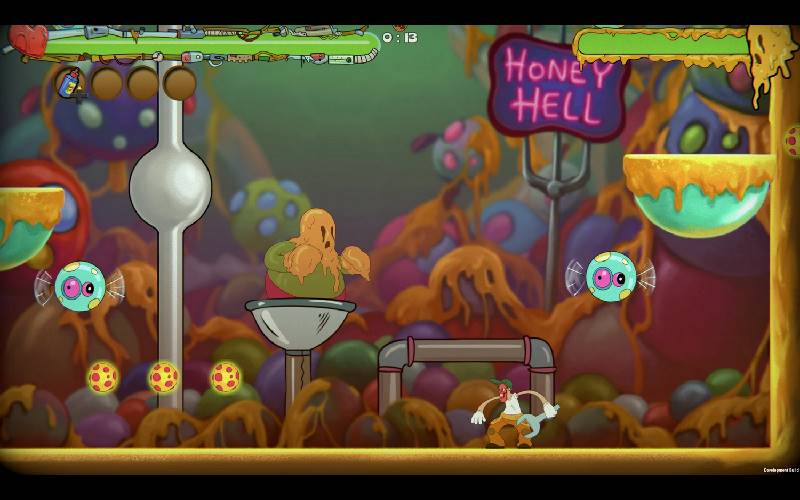
Task: Select the spray can item icon
Action: click(x=70, y=82)
